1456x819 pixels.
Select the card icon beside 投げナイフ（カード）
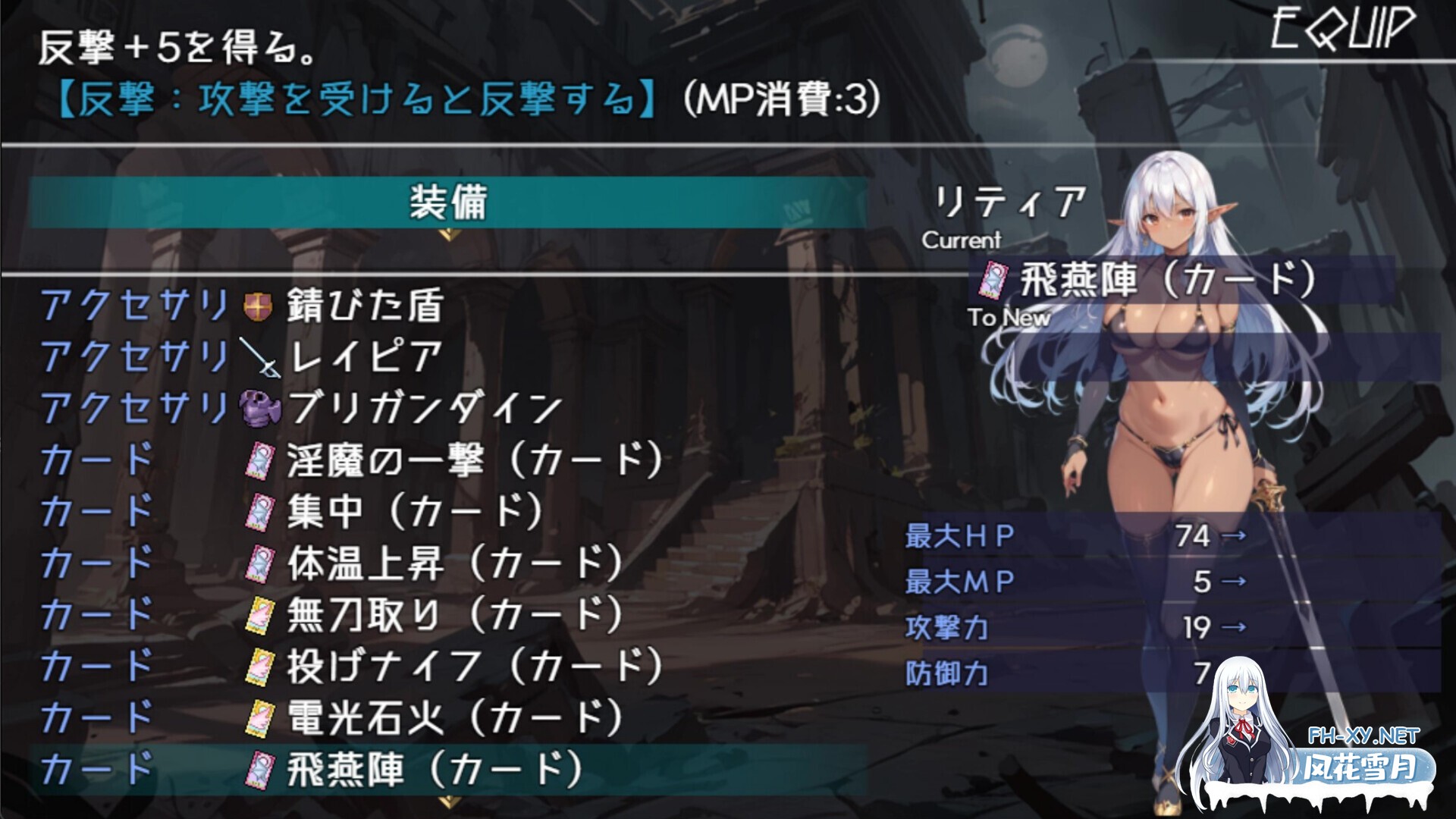pos(261,666)
